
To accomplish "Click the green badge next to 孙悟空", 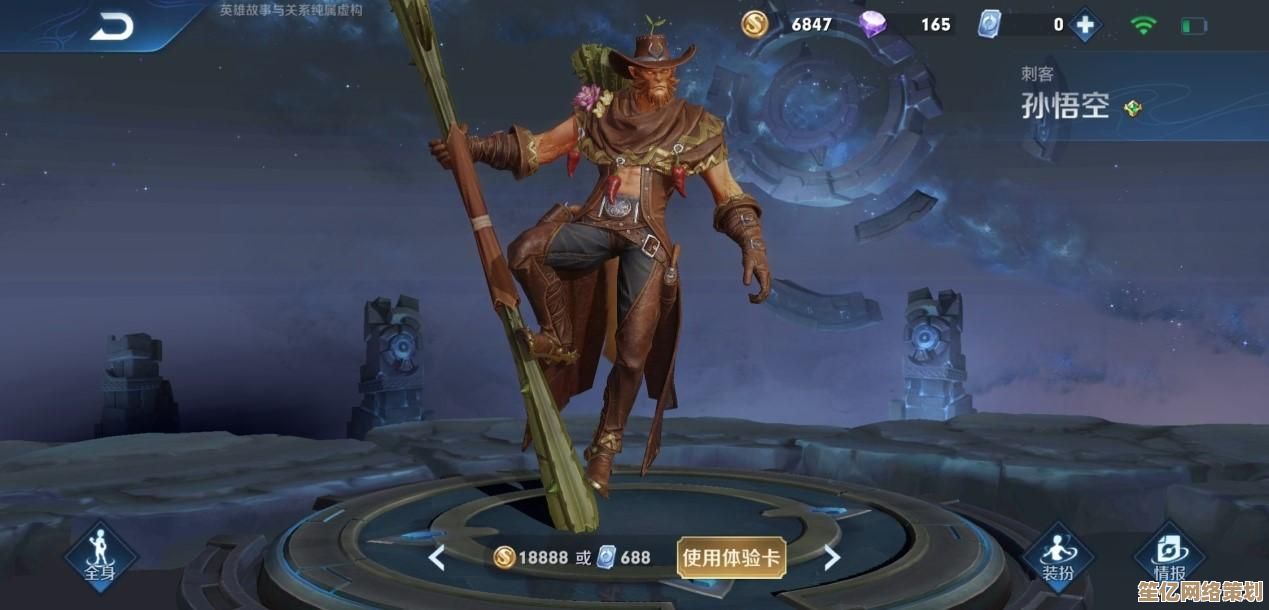I will tap(1133, 108).
